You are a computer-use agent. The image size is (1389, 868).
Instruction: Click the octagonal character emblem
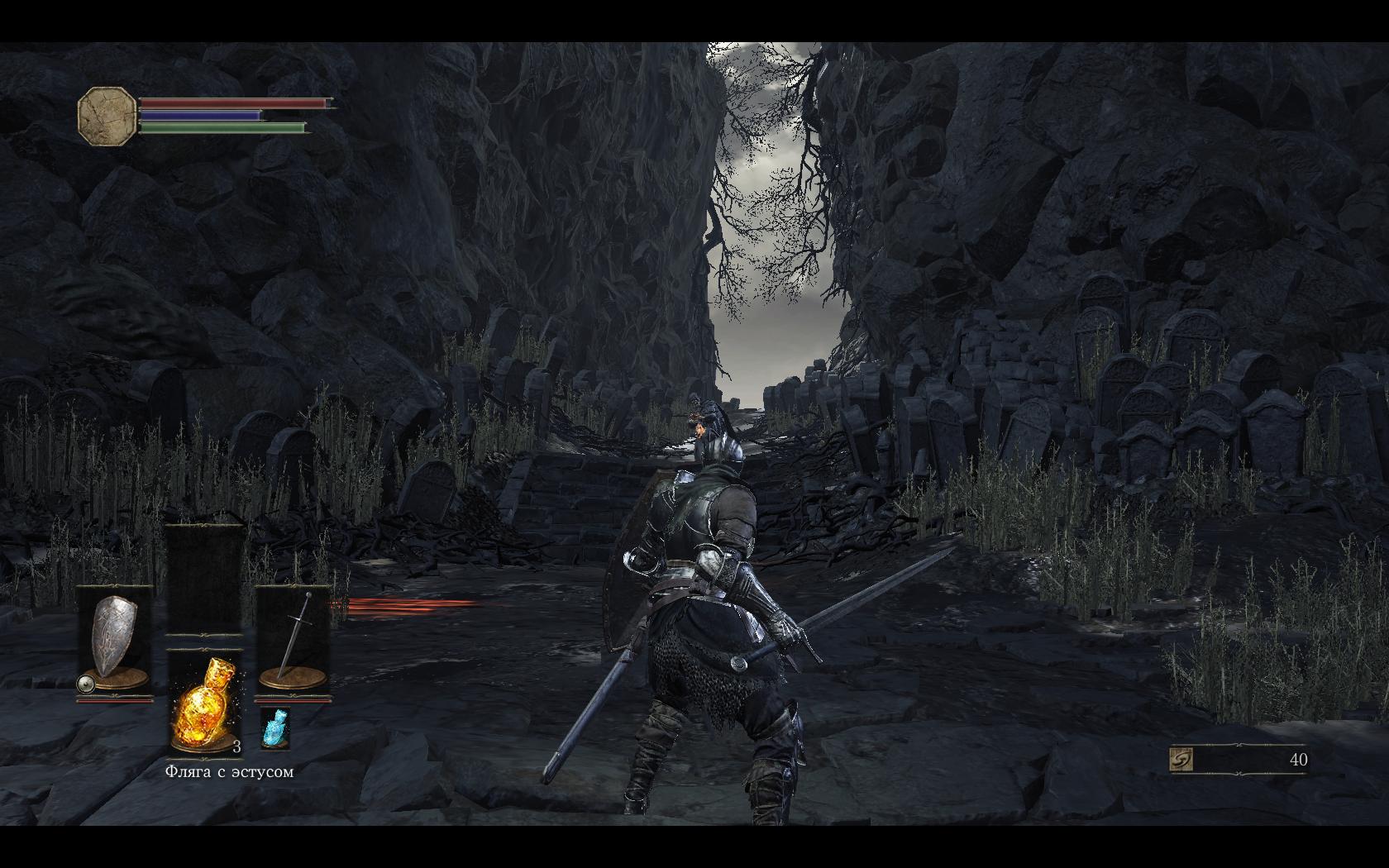(x=107, y=117)
